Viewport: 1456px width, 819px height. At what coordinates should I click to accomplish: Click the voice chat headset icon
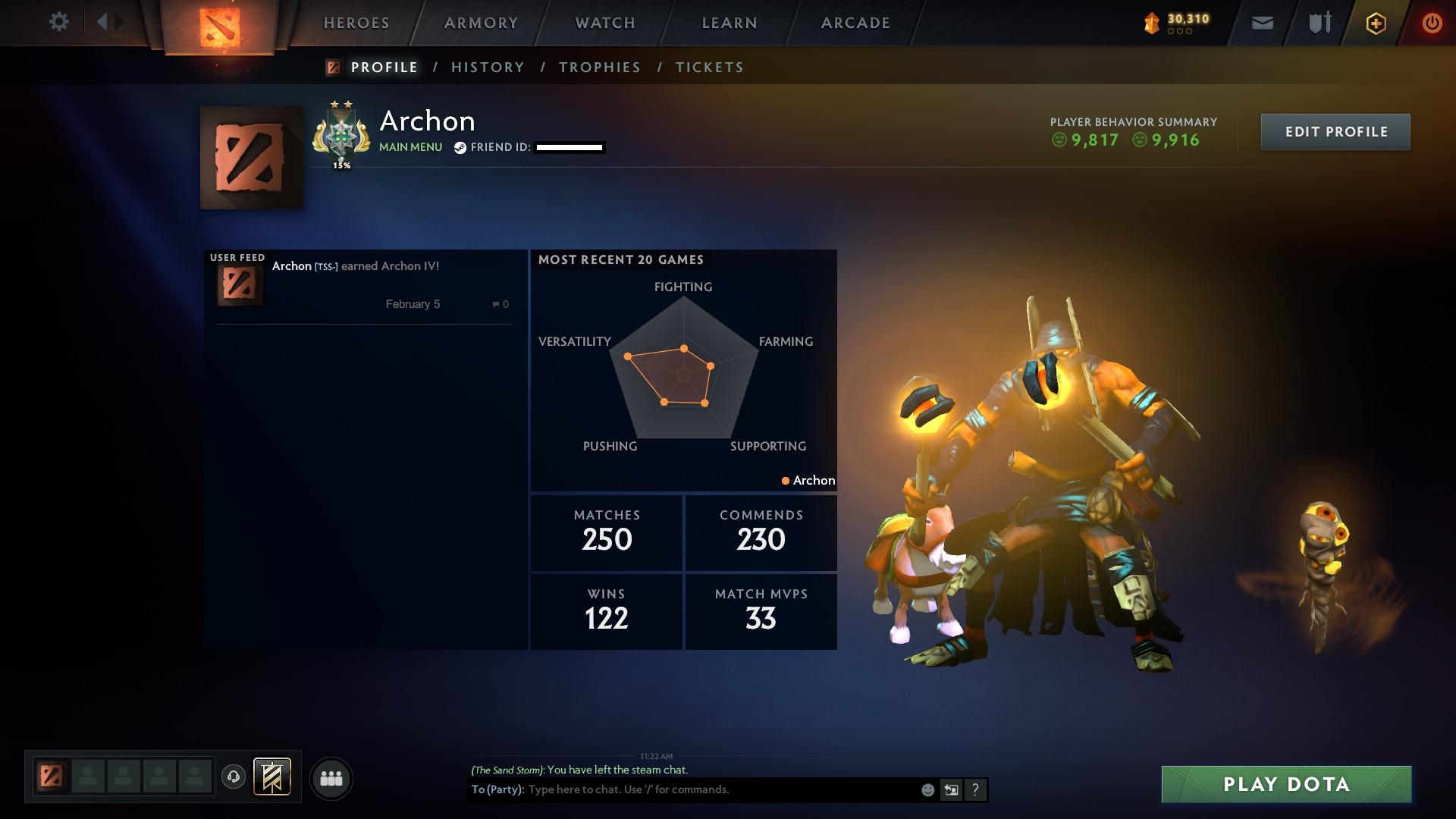[234, 777]
